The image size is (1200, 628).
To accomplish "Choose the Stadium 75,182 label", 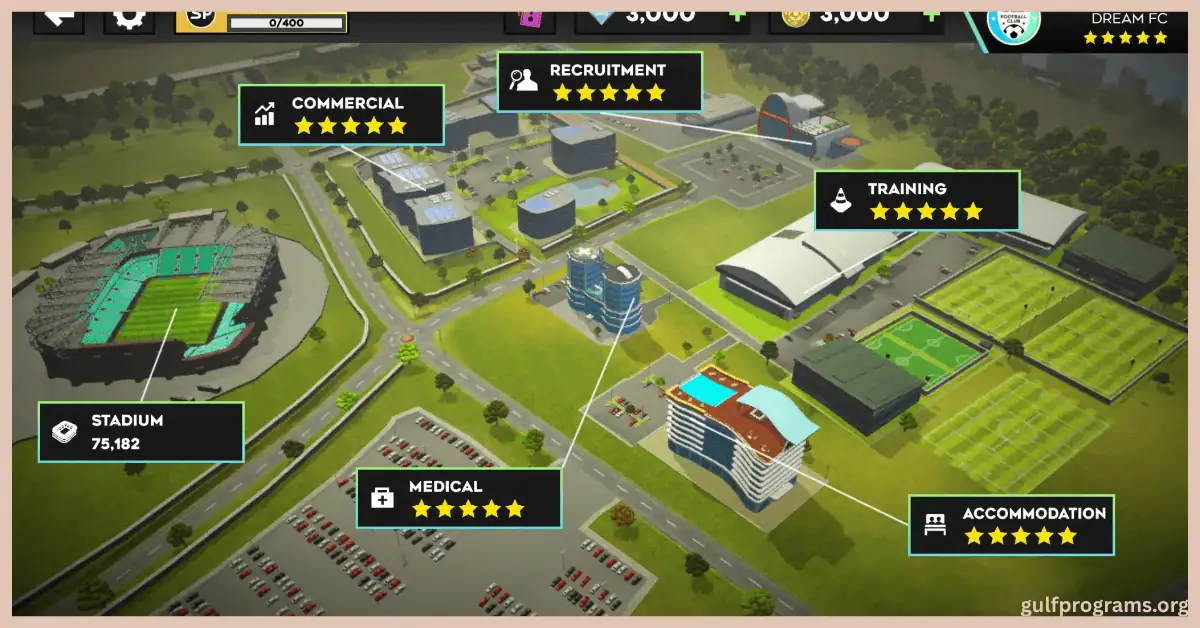I will 141,432.
